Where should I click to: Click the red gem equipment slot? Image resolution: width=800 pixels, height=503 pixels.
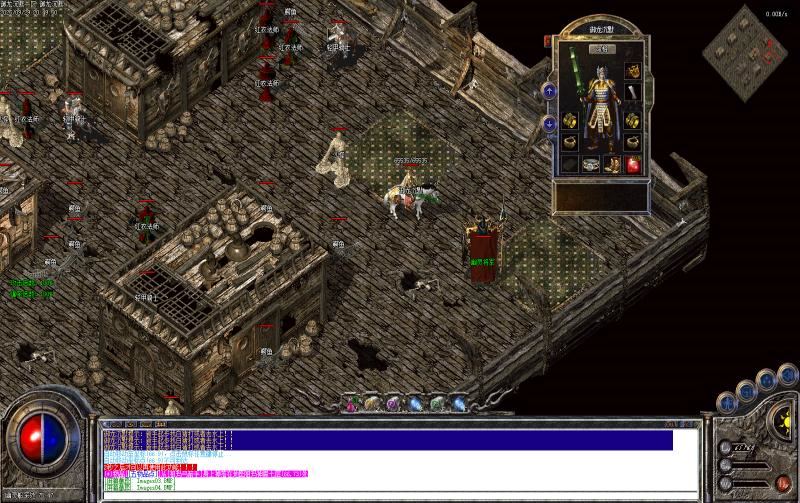coord(632,164)
